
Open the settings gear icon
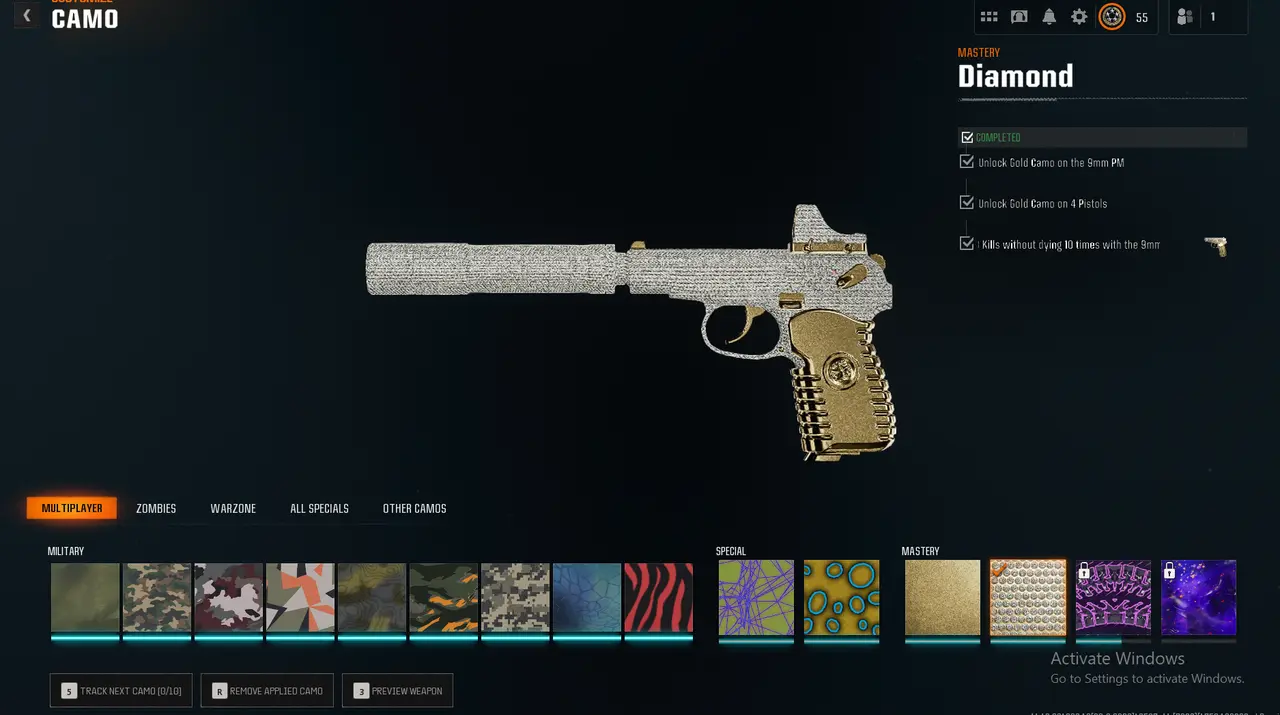tap(1079, 17)
